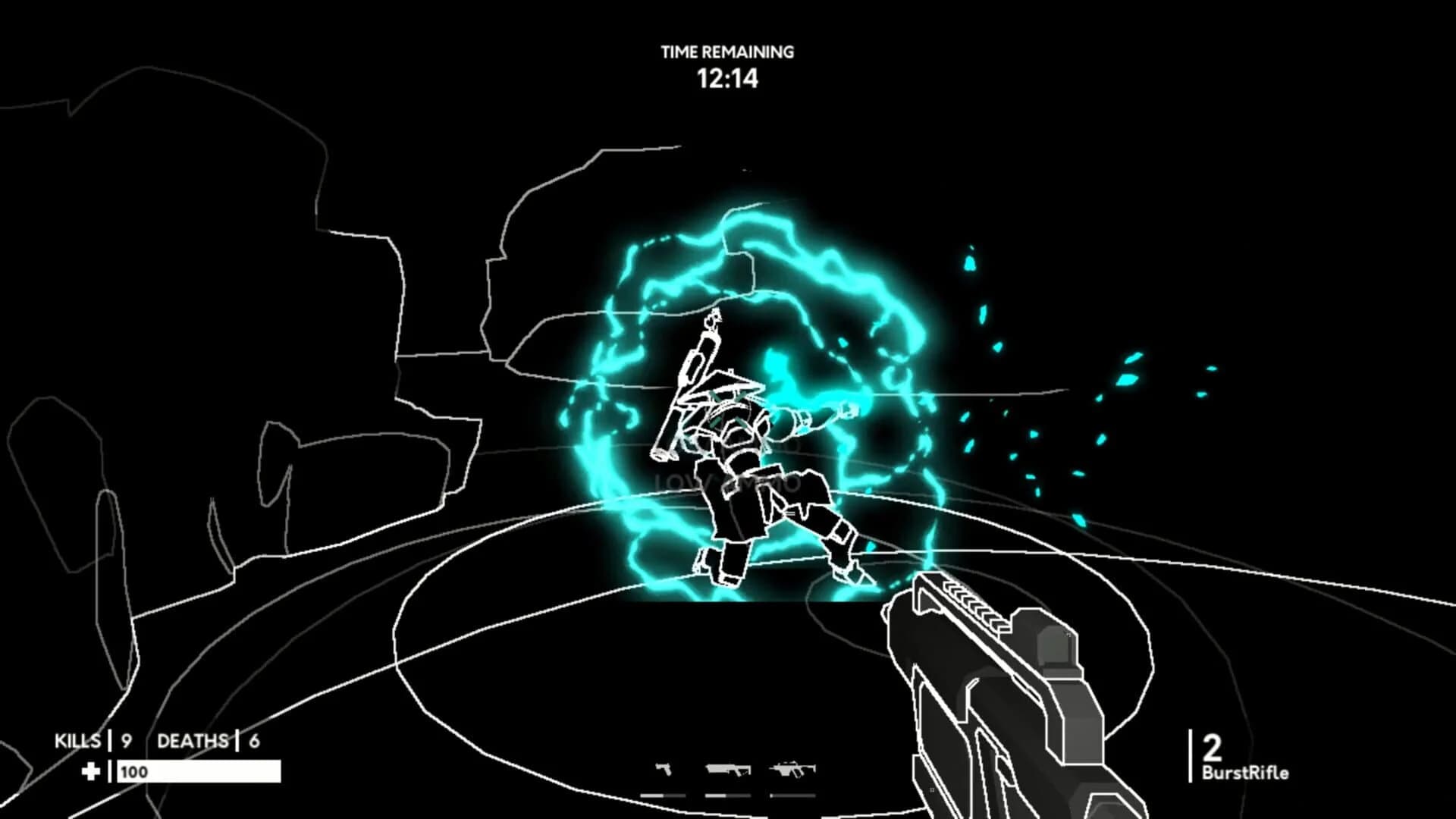Toggle the empty burst rifle ammo bar

pyautogui.click(x=792, y=795)
